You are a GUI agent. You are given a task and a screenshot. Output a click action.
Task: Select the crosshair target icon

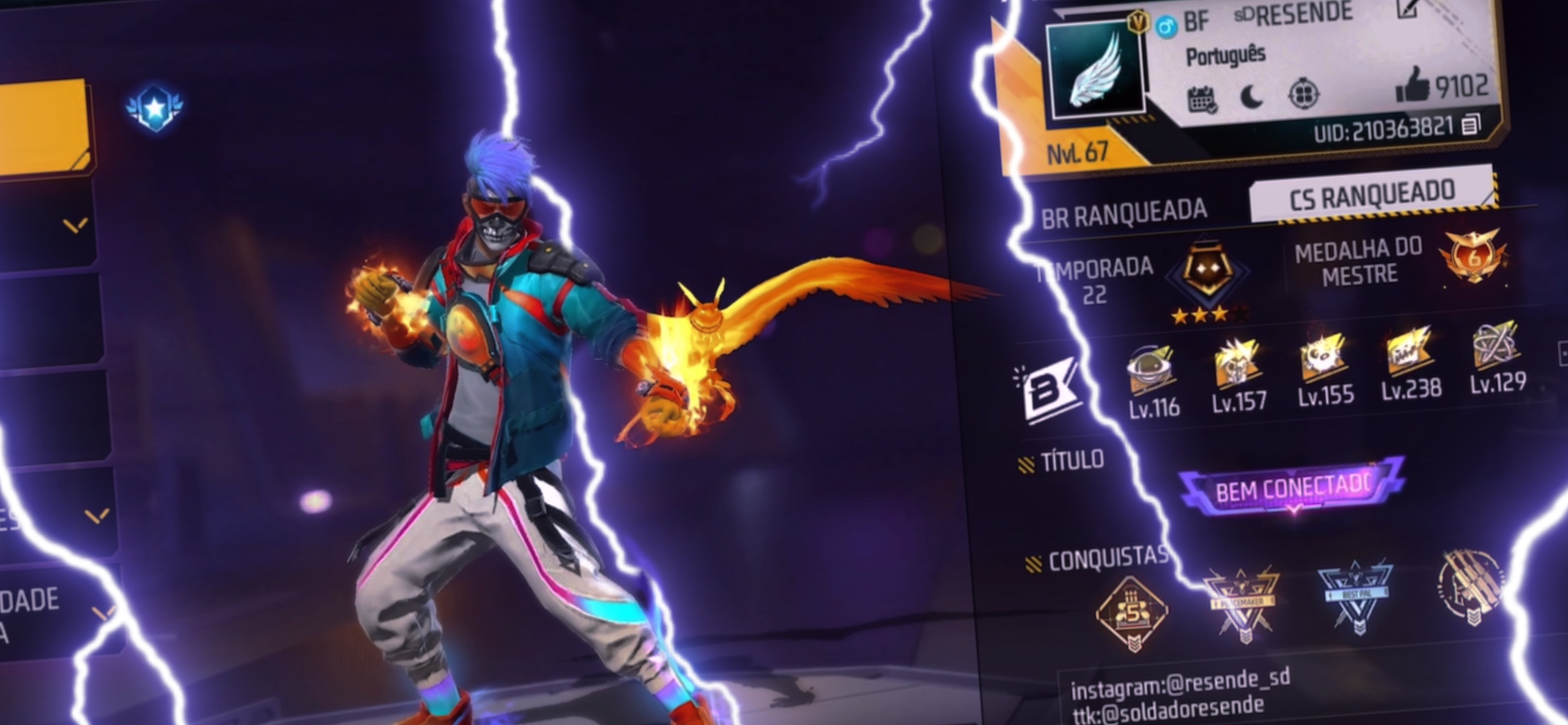point(1303,94)
